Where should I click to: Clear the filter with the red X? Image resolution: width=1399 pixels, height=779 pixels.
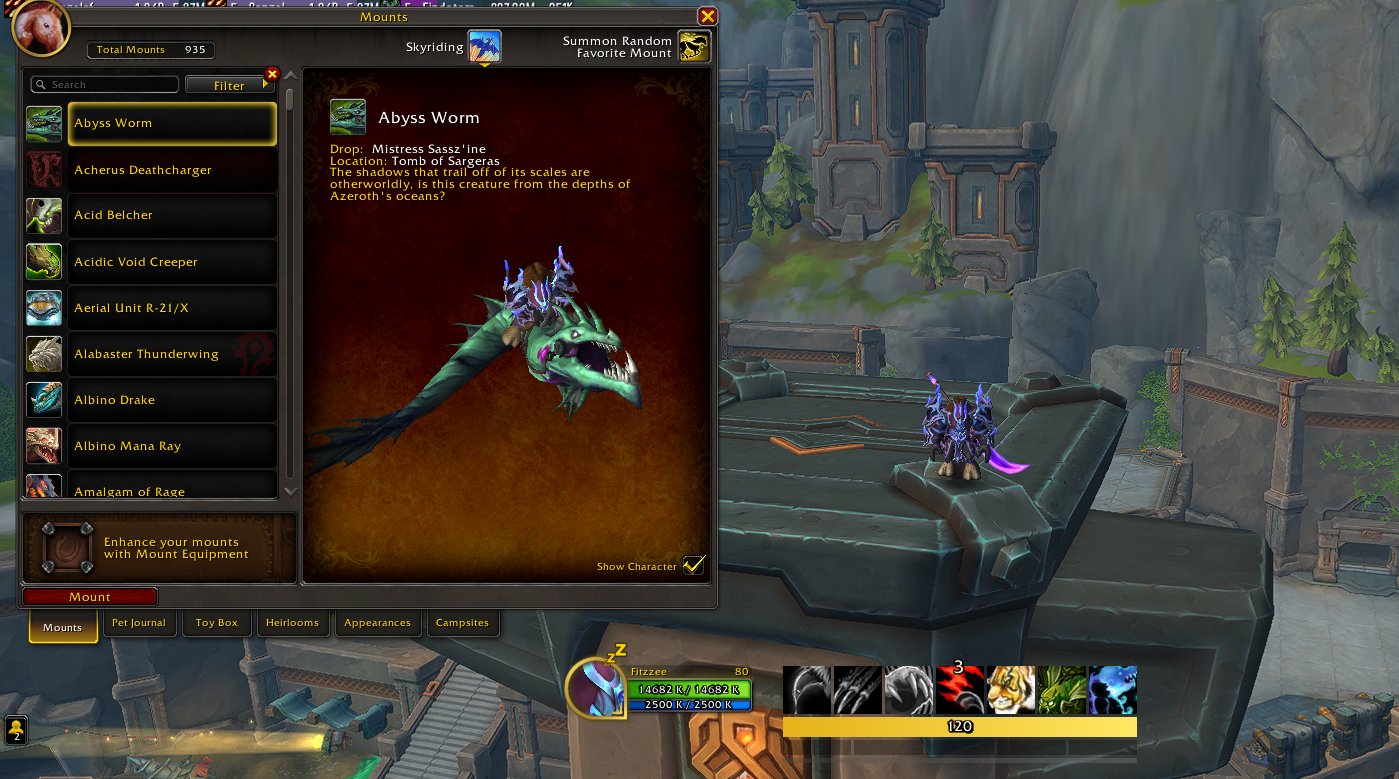[271, 74]
